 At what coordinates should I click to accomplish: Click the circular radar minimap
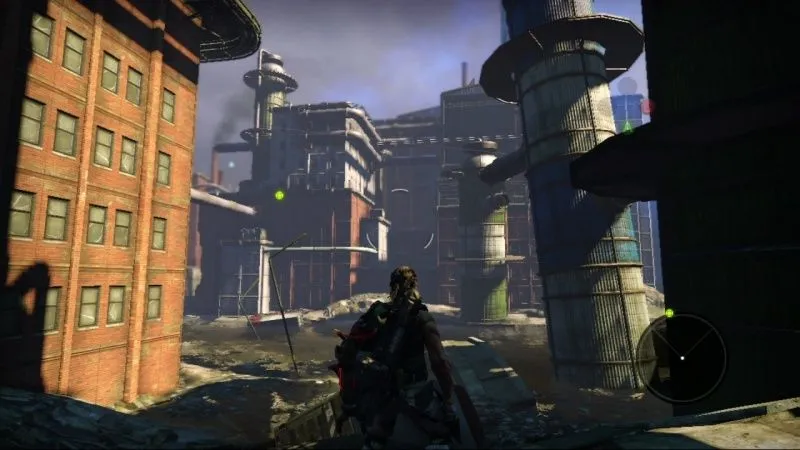[681, 357]
